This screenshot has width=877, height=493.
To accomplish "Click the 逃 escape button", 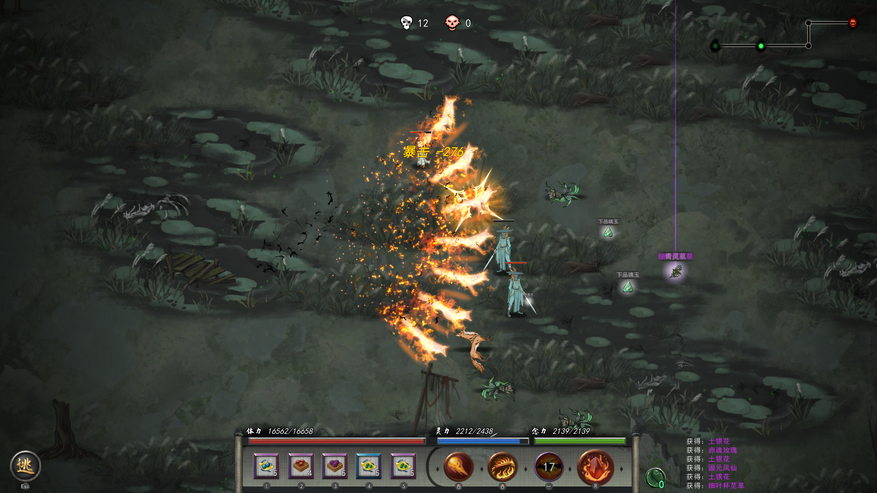I will tap(25, 466).
